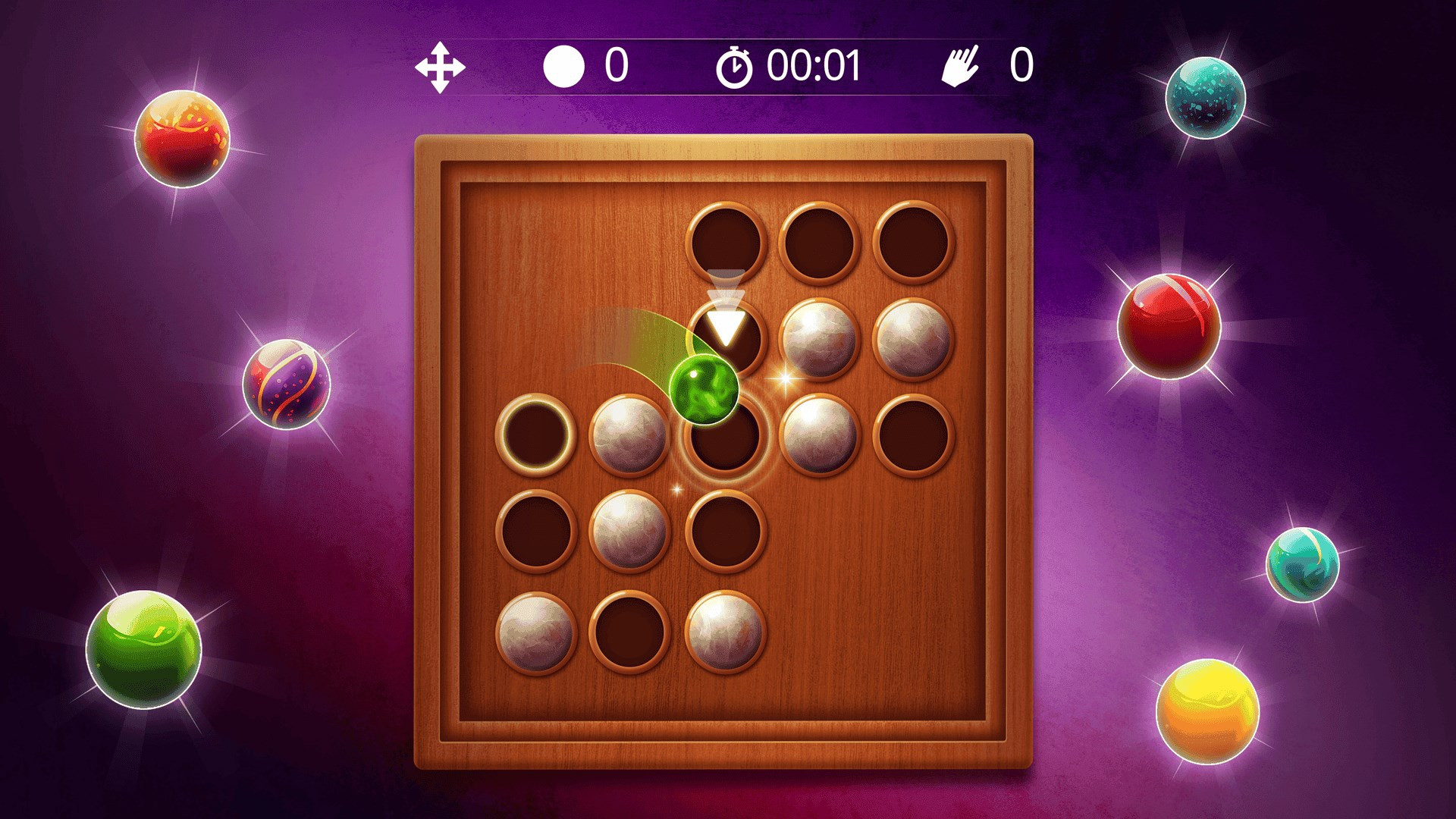
Task: Select the white marble in the board's bottom-left hole
Action: click(x=535, y=632)
